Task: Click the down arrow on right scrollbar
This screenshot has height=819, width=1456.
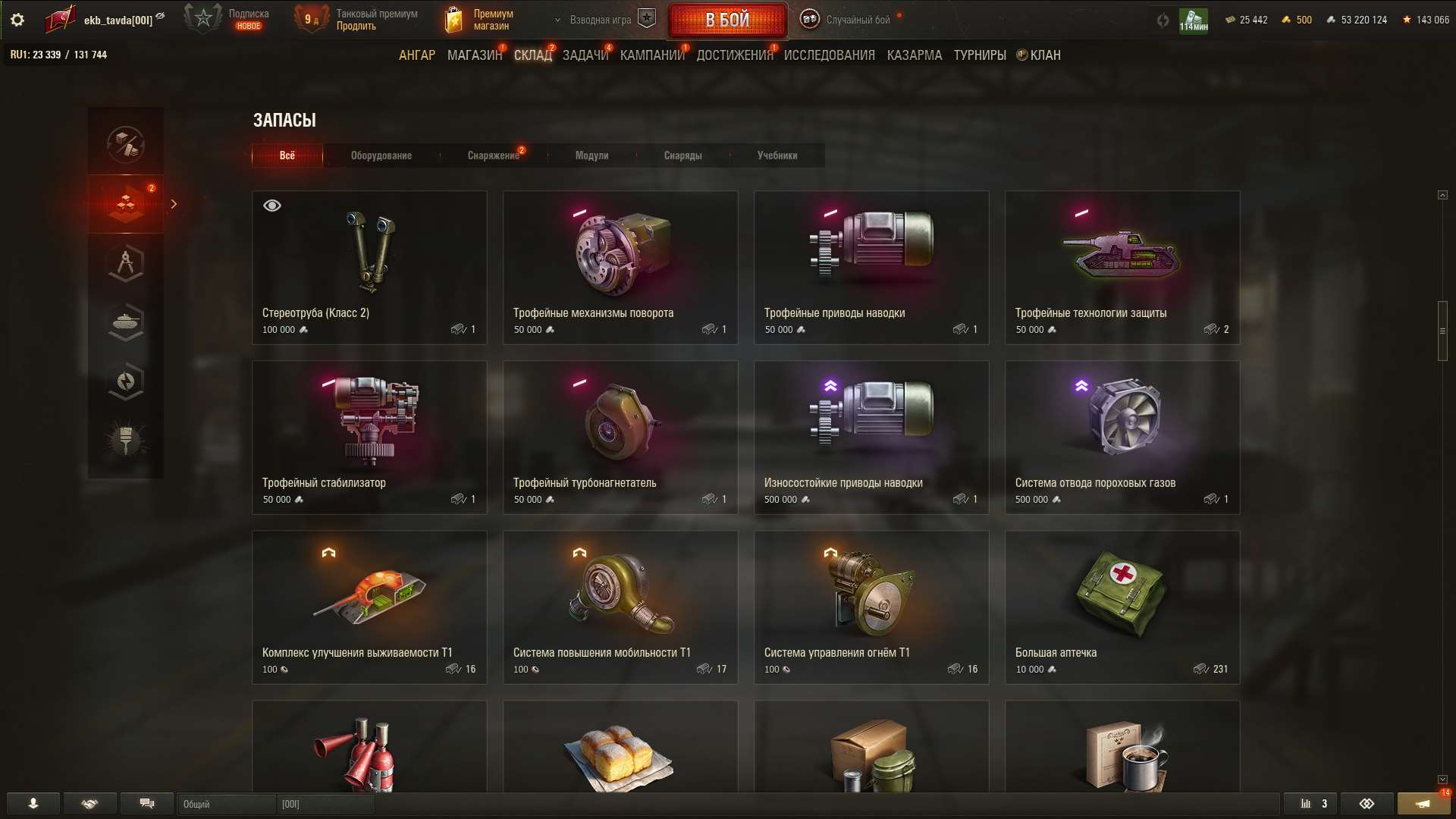Action: [1442, 779]
